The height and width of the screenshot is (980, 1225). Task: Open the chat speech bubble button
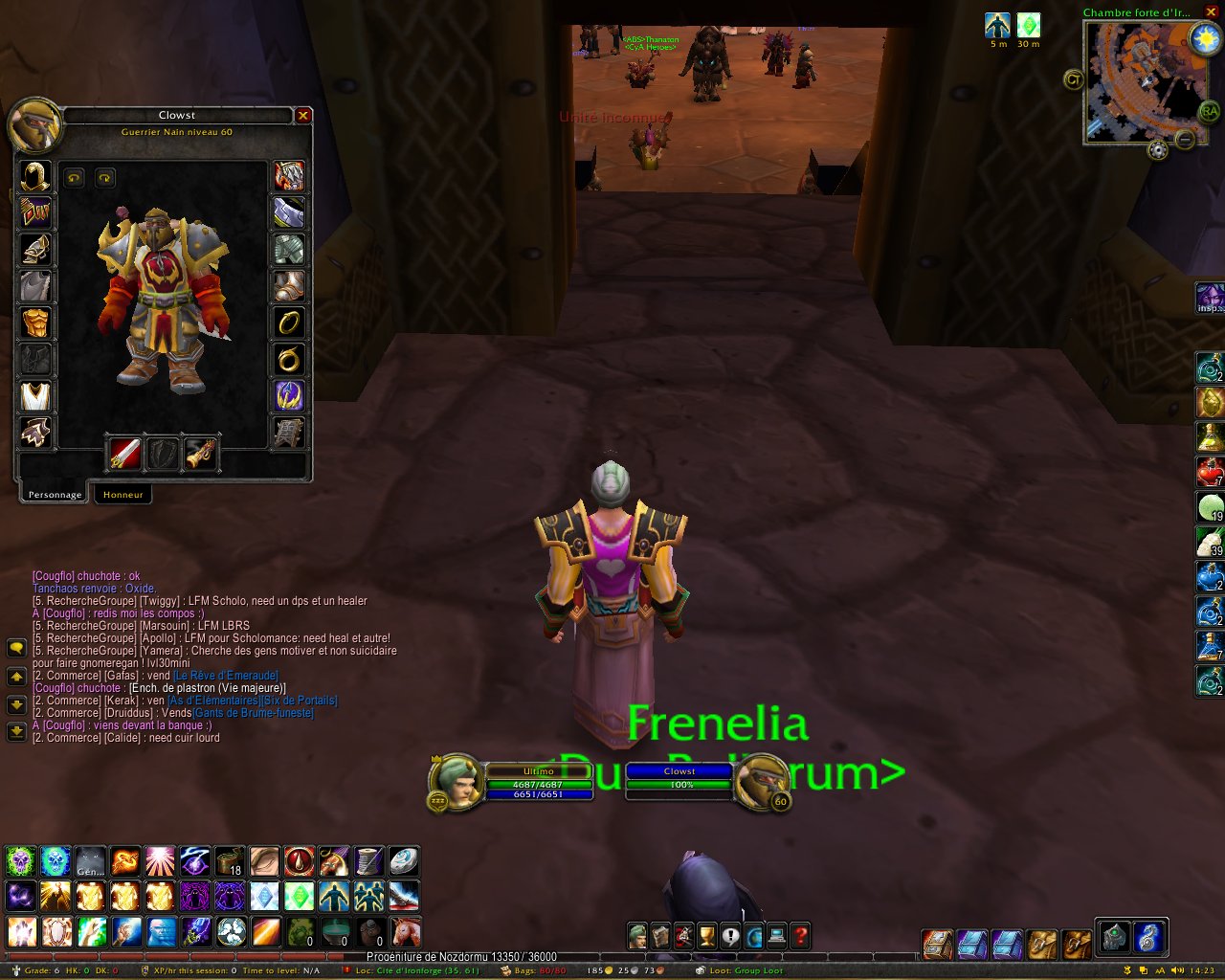pyautogui.click(x=16, y=649)
